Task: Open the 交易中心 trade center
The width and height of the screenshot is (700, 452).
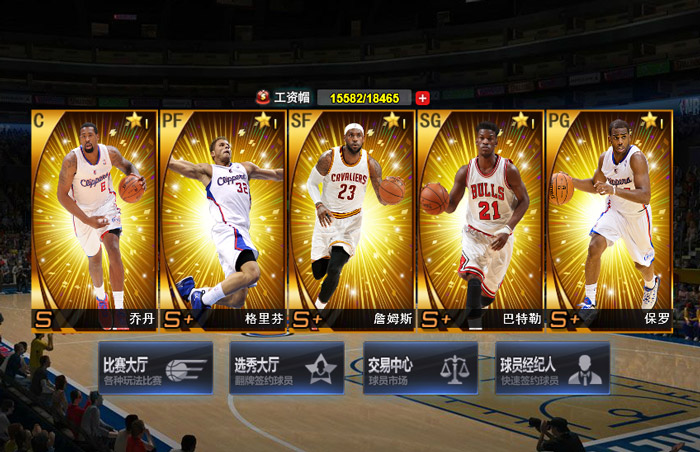Action: (420, 368)
